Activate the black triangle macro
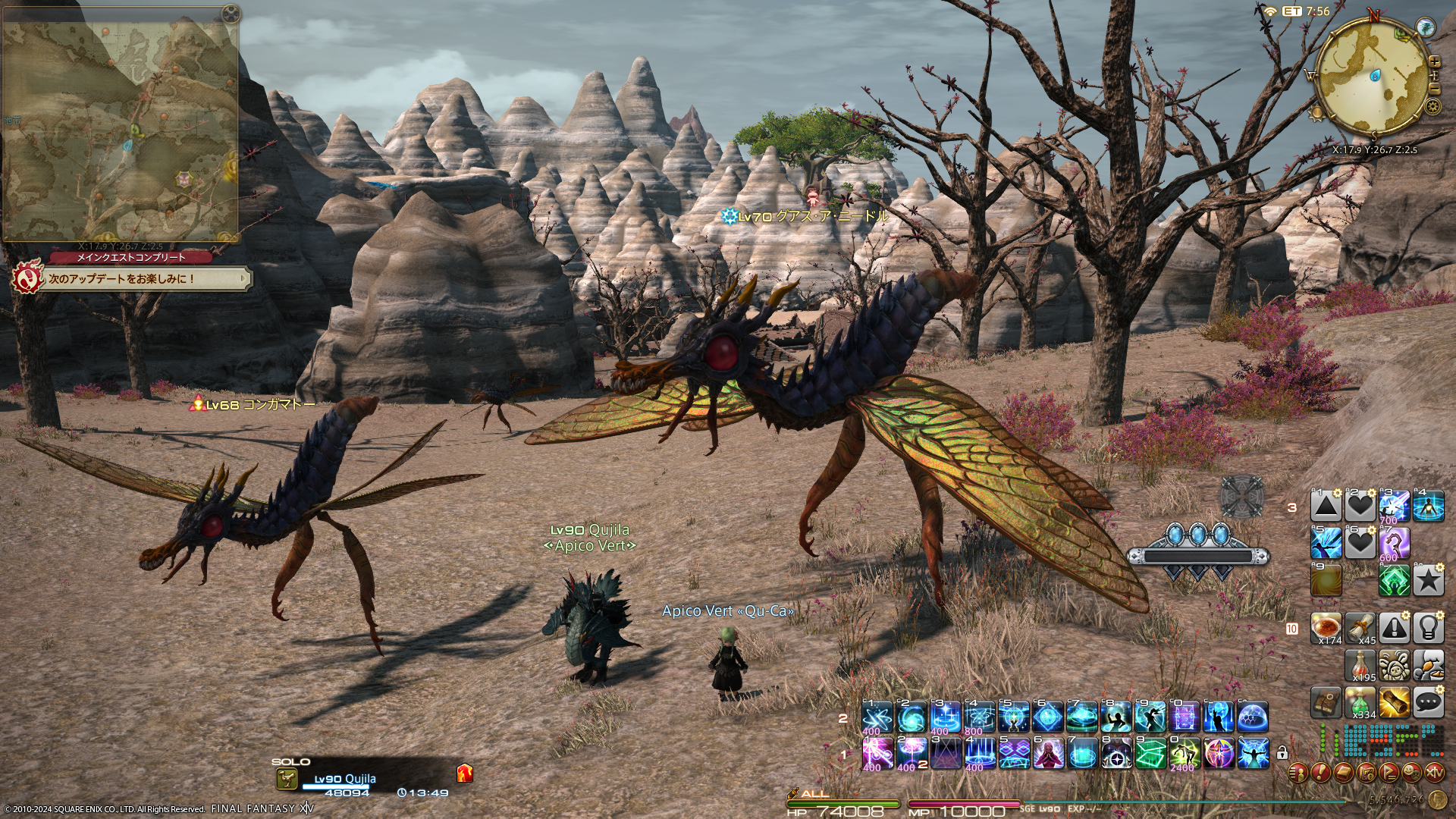This screenshot has height=819, width=1456. pyautogui.click(x=1326, y=506)
